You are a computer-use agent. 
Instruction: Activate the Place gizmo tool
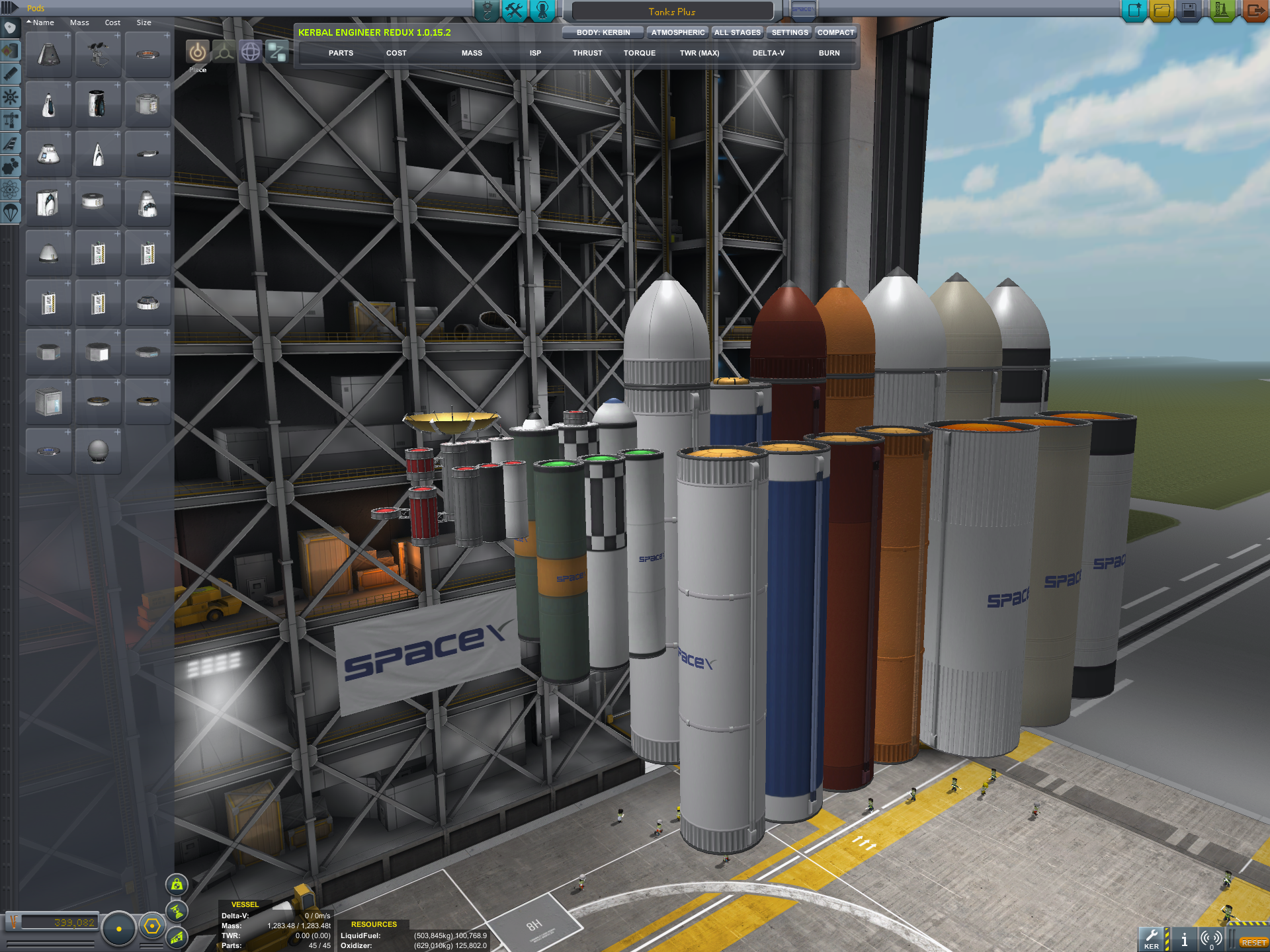pos(197,52)
